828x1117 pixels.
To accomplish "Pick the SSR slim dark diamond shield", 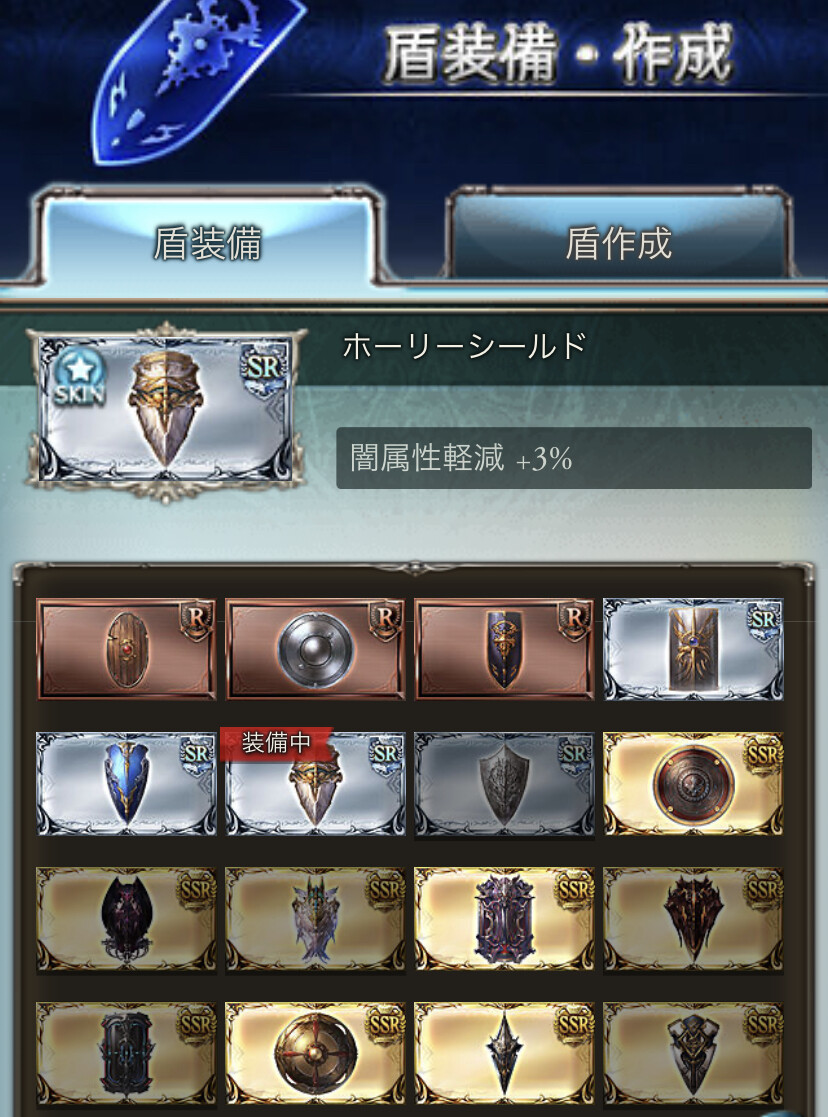I will click(x=504, y=1053).
